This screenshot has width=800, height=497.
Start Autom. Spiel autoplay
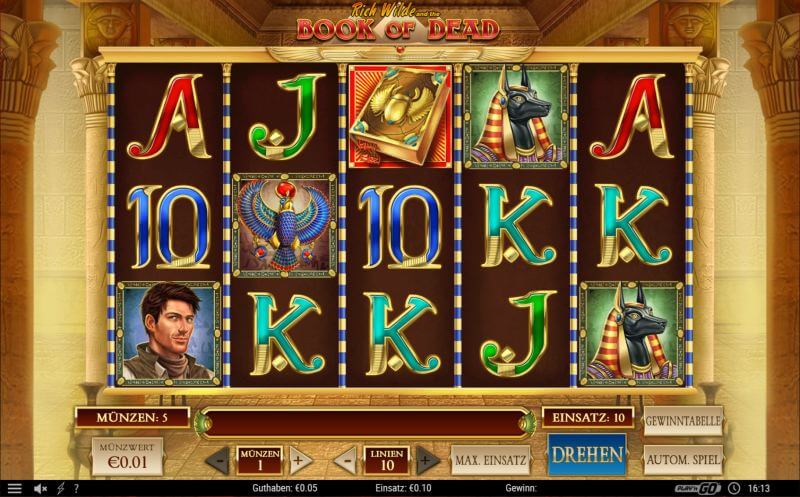683,460
